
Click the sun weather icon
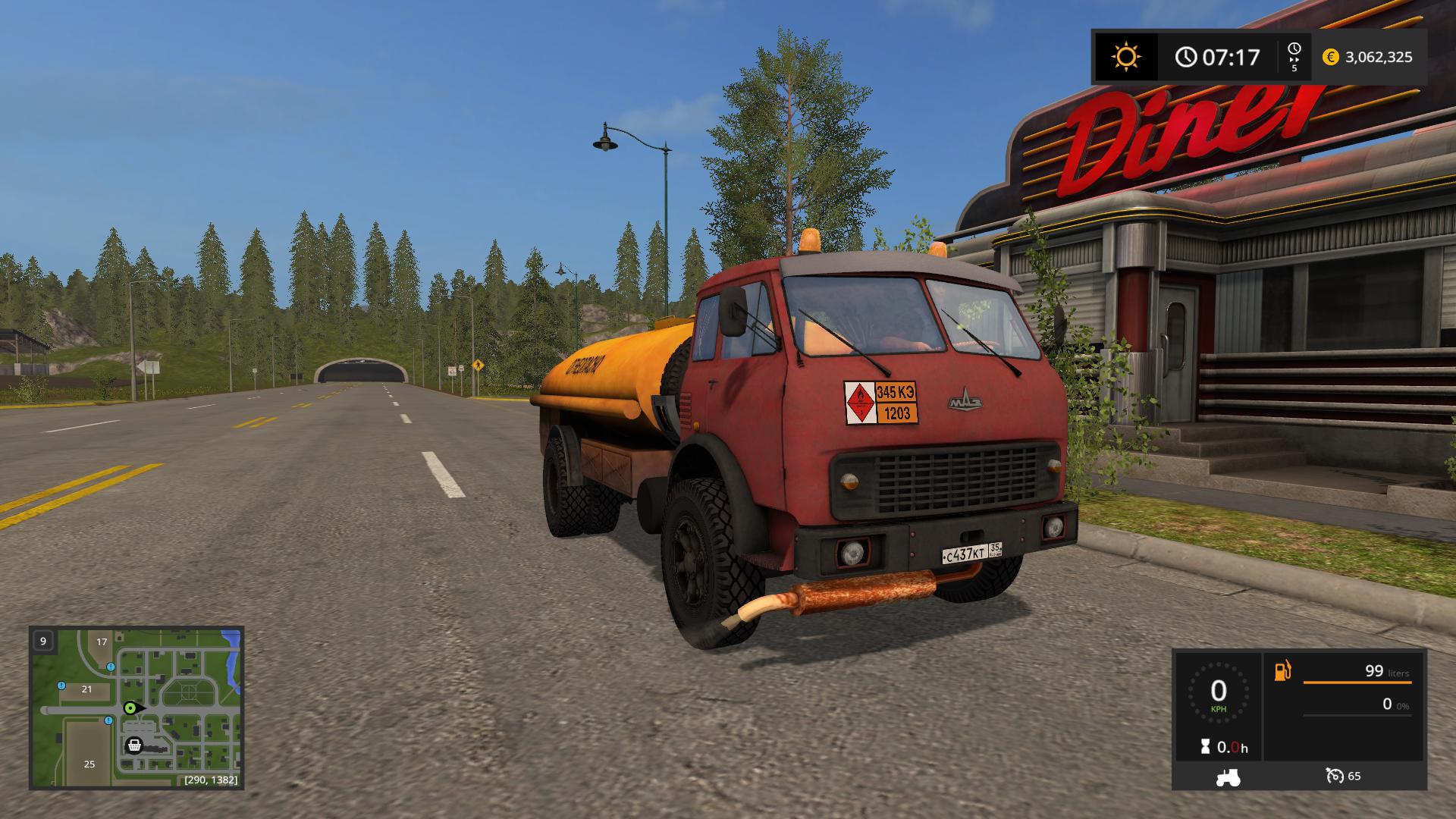click(x=1125, y=57)
